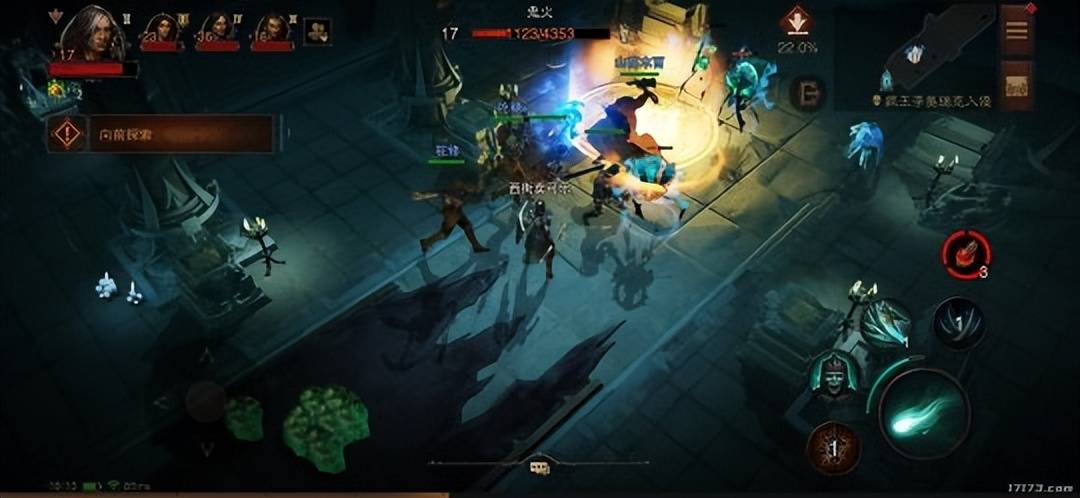The image size is (1080, 498).
Task: Open the quest tracker objective panel
Action: 160,133
